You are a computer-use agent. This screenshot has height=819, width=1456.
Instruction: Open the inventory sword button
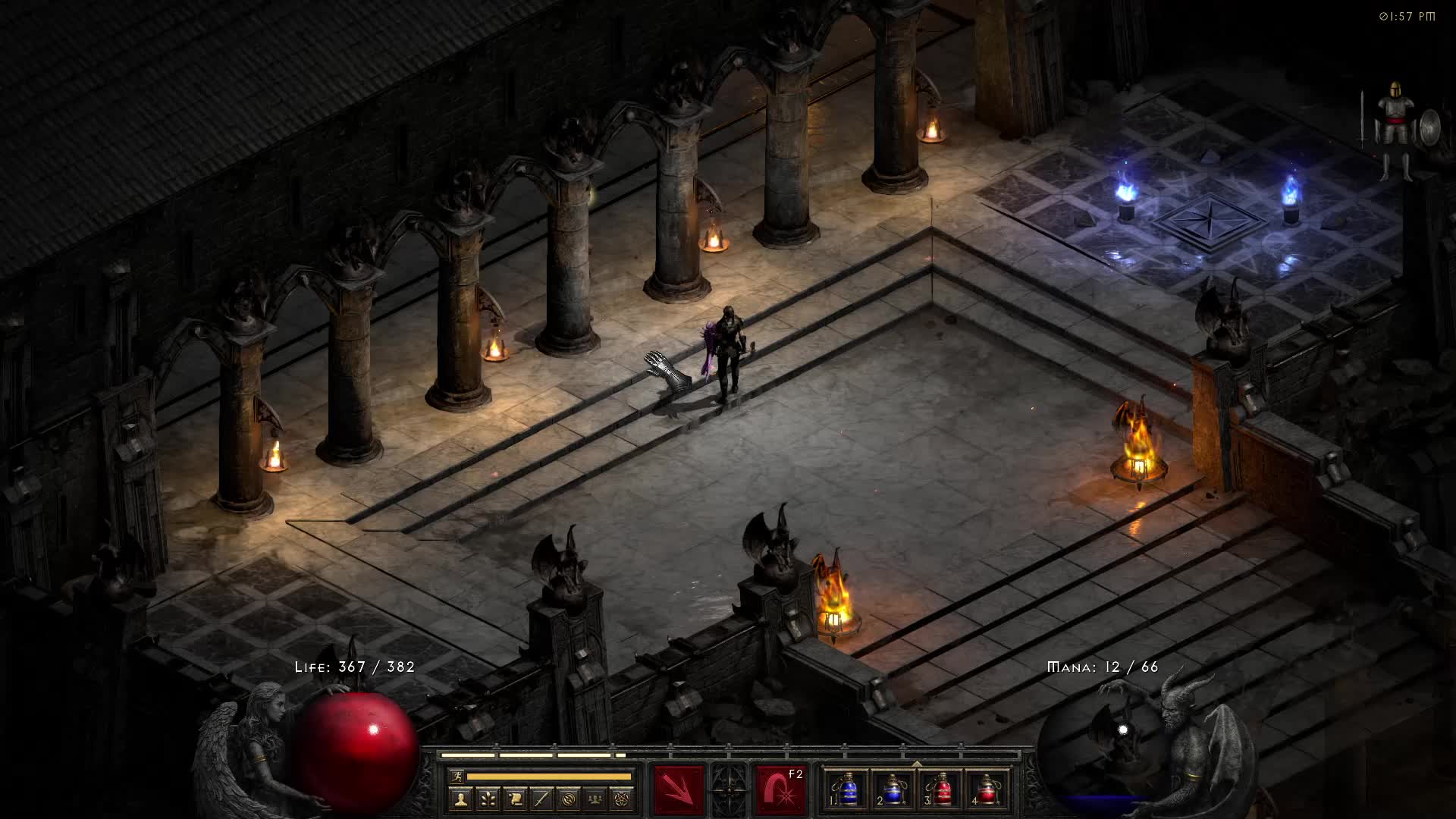[541, 799]
